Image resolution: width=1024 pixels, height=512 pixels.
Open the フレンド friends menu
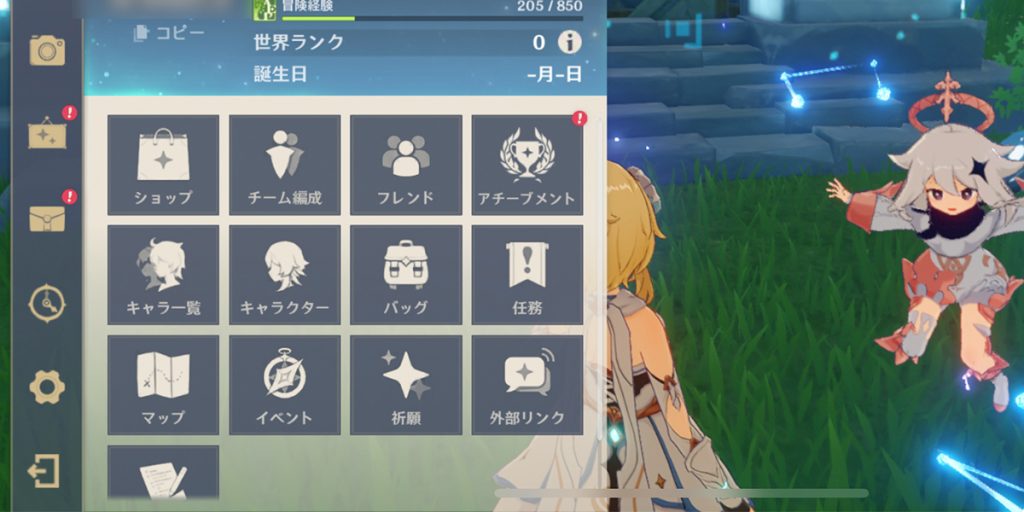click(406, 165)
